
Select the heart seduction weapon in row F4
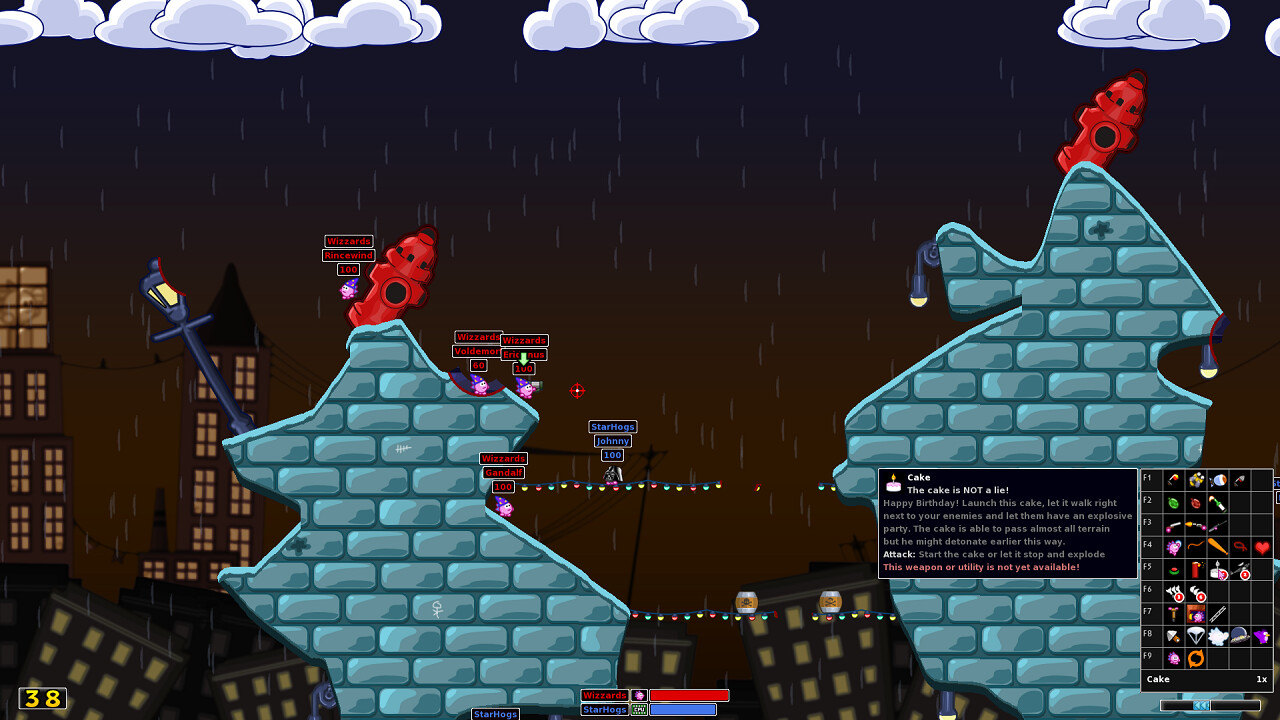[x=1262, y=546]
